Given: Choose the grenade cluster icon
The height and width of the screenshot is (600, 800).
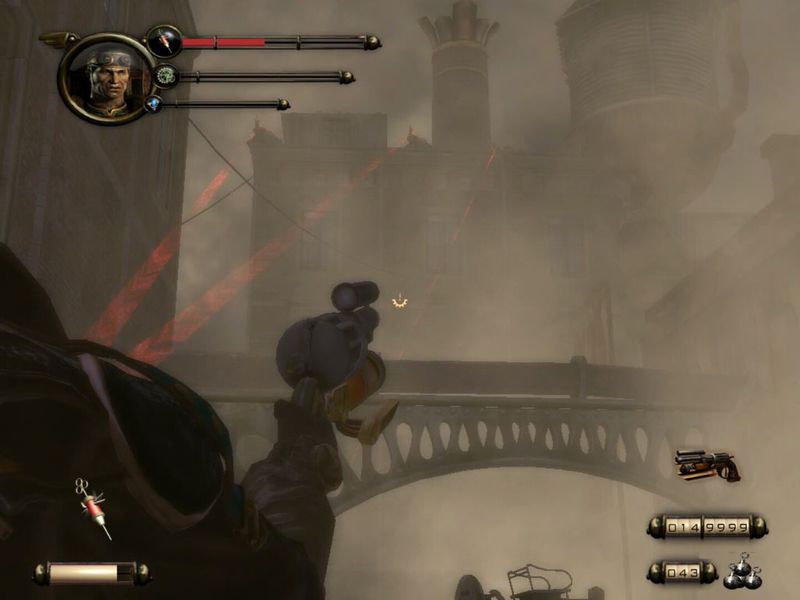Looking at the screenshot, I should point(740,571).
